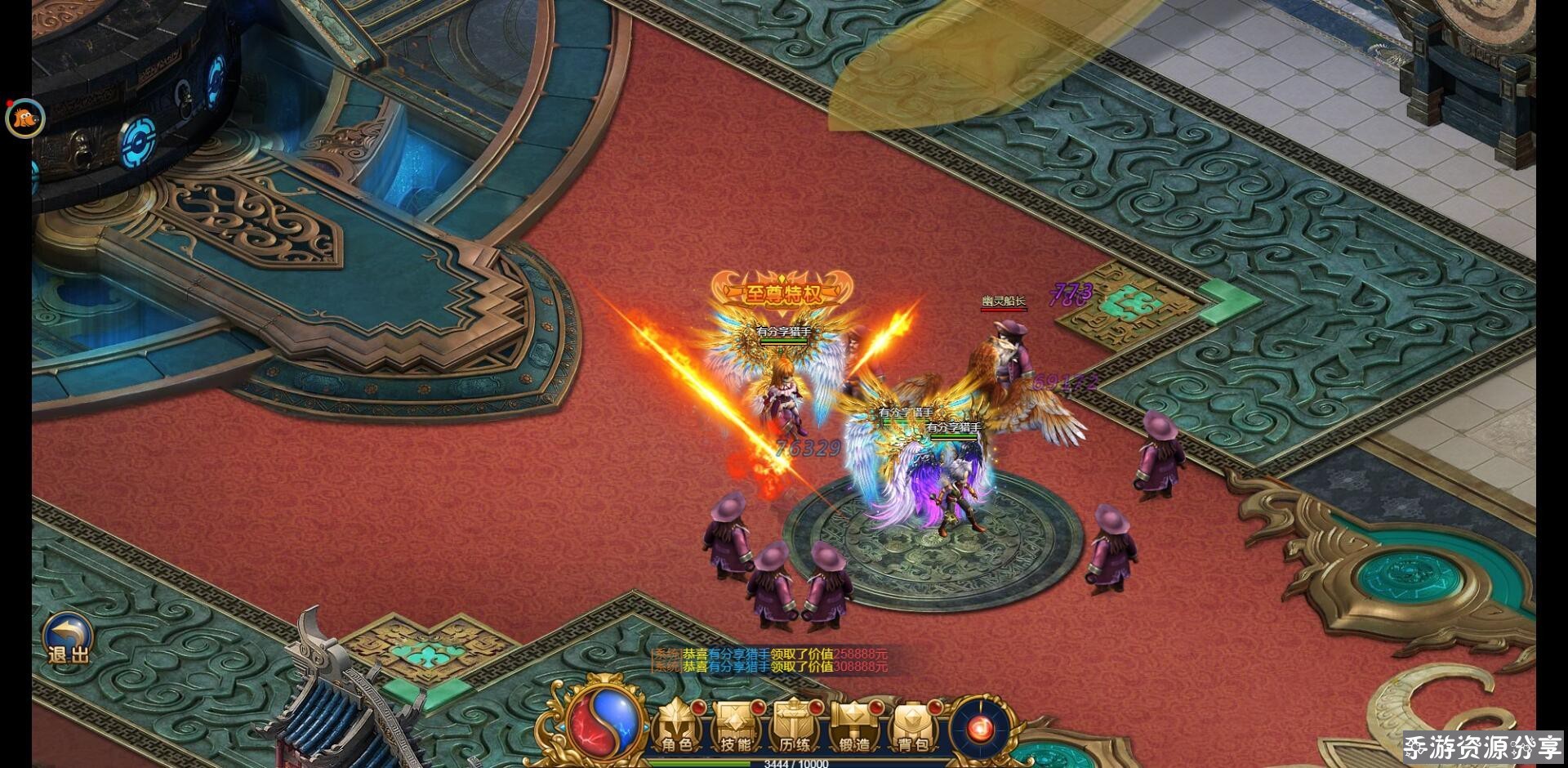Open the 背包 backpack icon
The height and width of the screenshot is (768, 1568).
[913, 726]
